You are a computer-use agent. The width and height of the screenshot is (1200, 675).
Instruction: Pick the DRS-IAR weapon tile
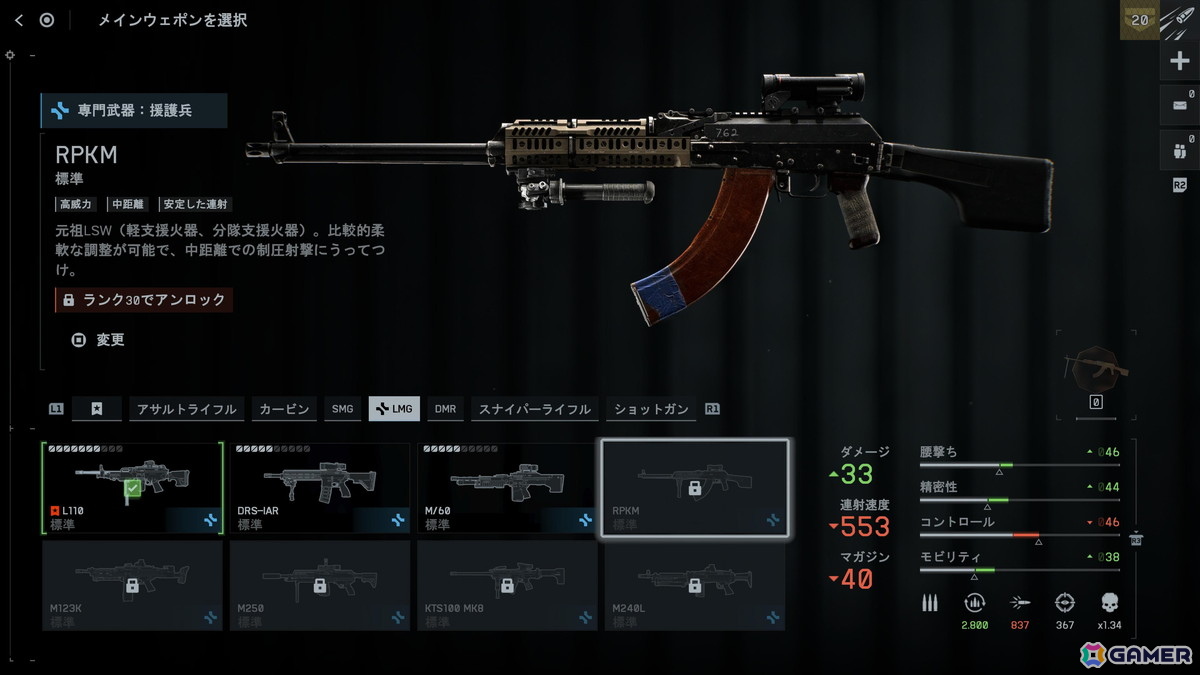(x=320, y=488)
